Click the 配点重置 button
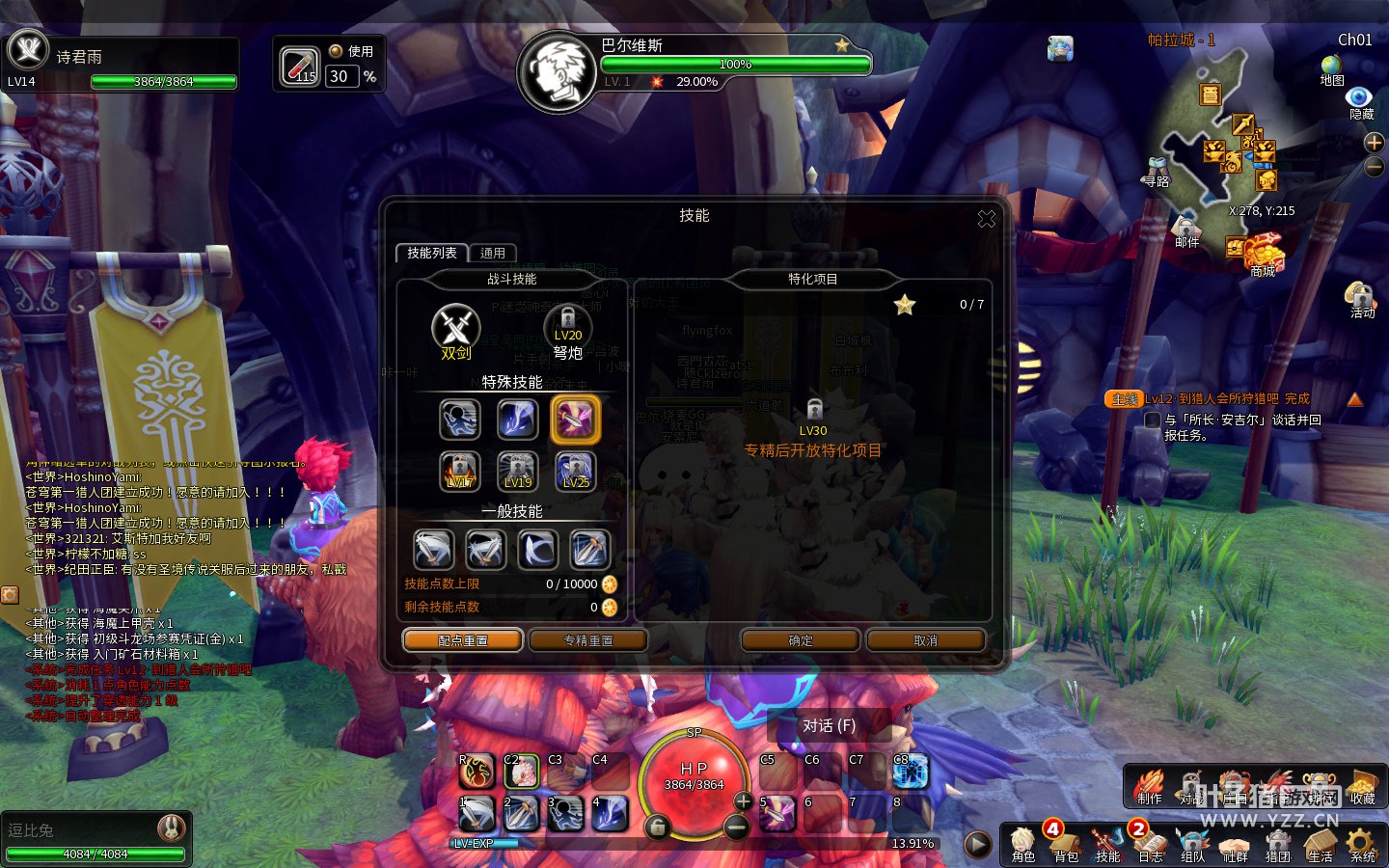This screenshot has width=1389, height=868. tap(463, 640)
